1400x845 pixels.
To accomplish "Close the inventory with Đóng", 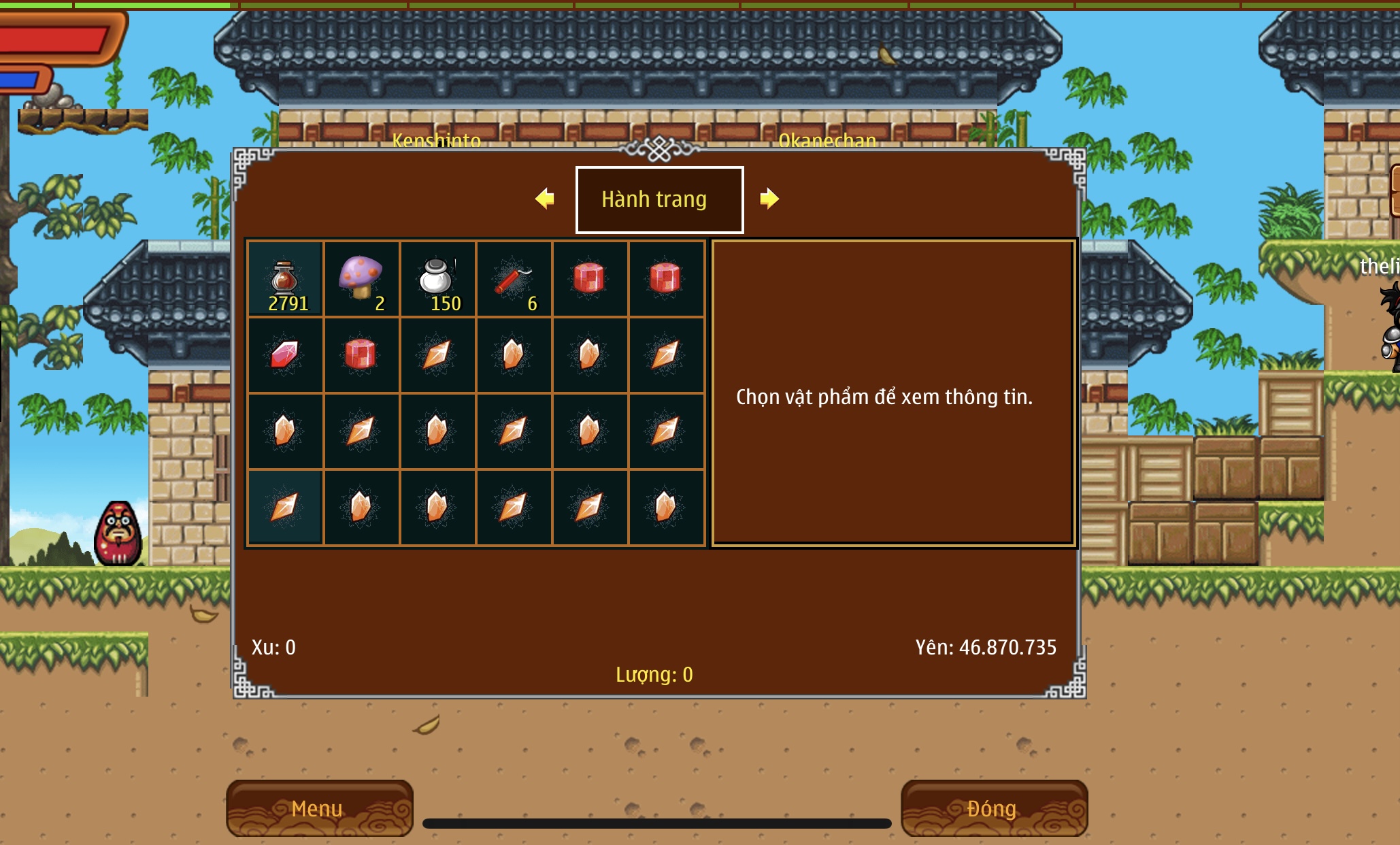I will (x=993, y=808).
